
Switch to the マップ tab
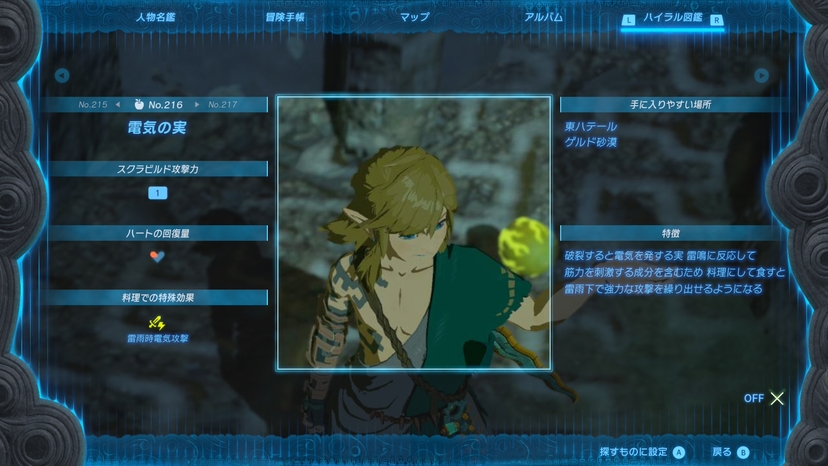[x=414, y=18]
